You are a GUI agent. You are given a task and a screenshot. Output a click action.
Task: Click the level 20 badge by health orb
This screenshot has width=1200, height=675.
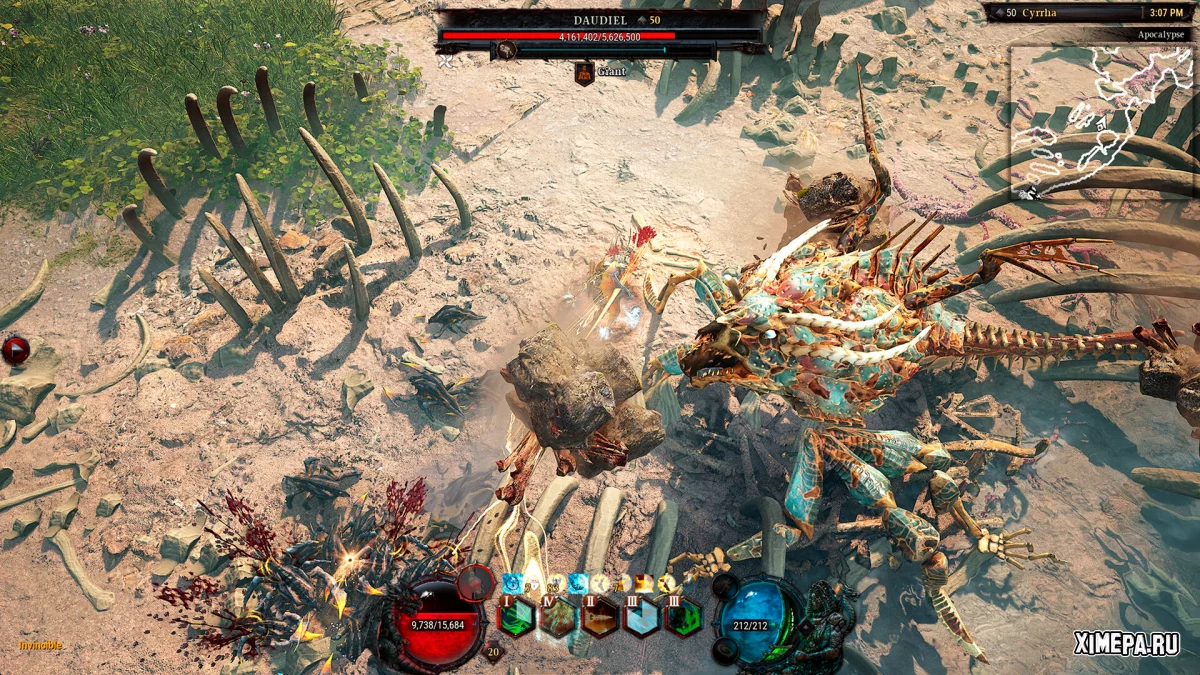click(x=492, y=652)
